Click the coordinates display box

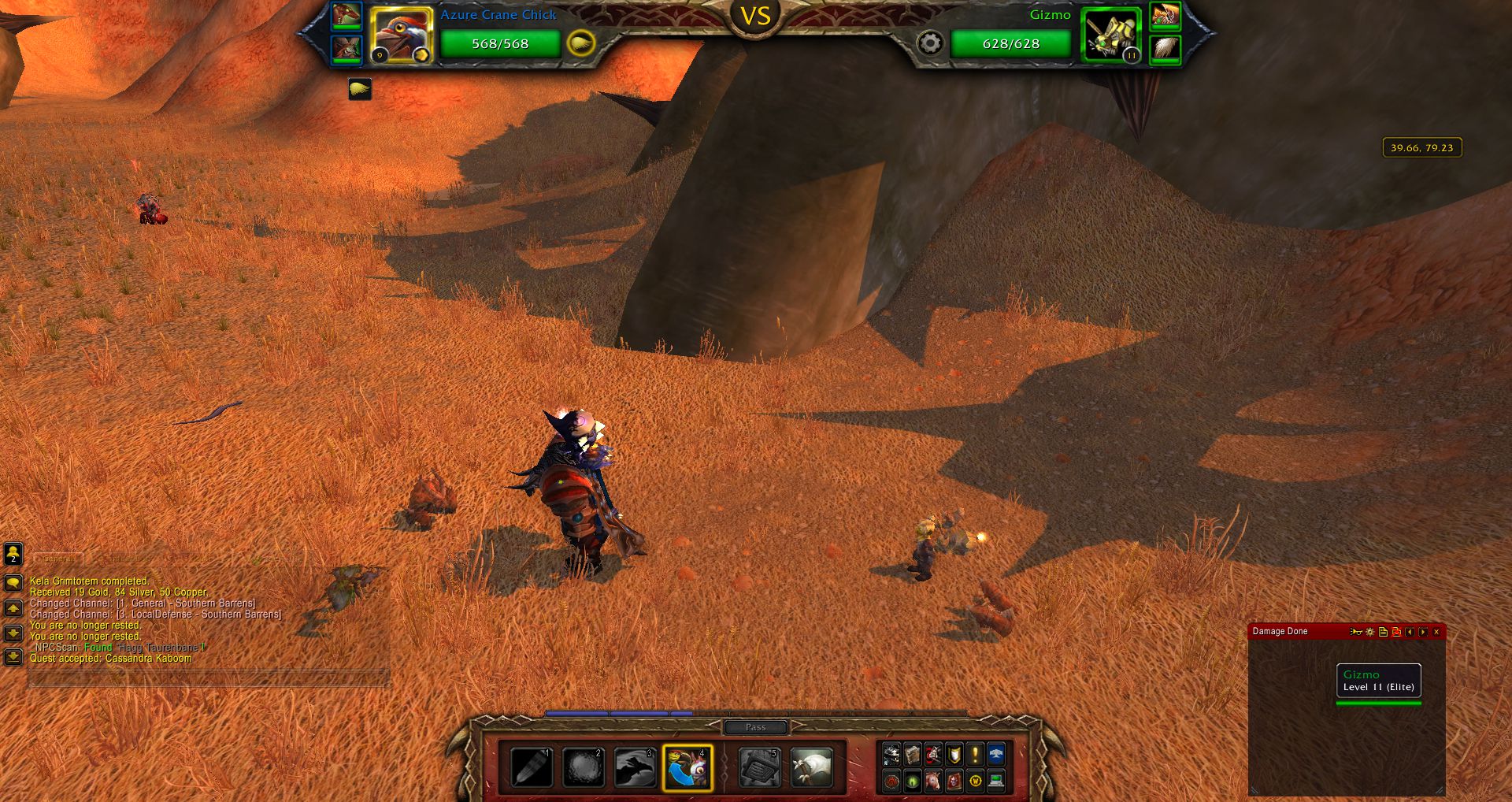pos(1421,147)
